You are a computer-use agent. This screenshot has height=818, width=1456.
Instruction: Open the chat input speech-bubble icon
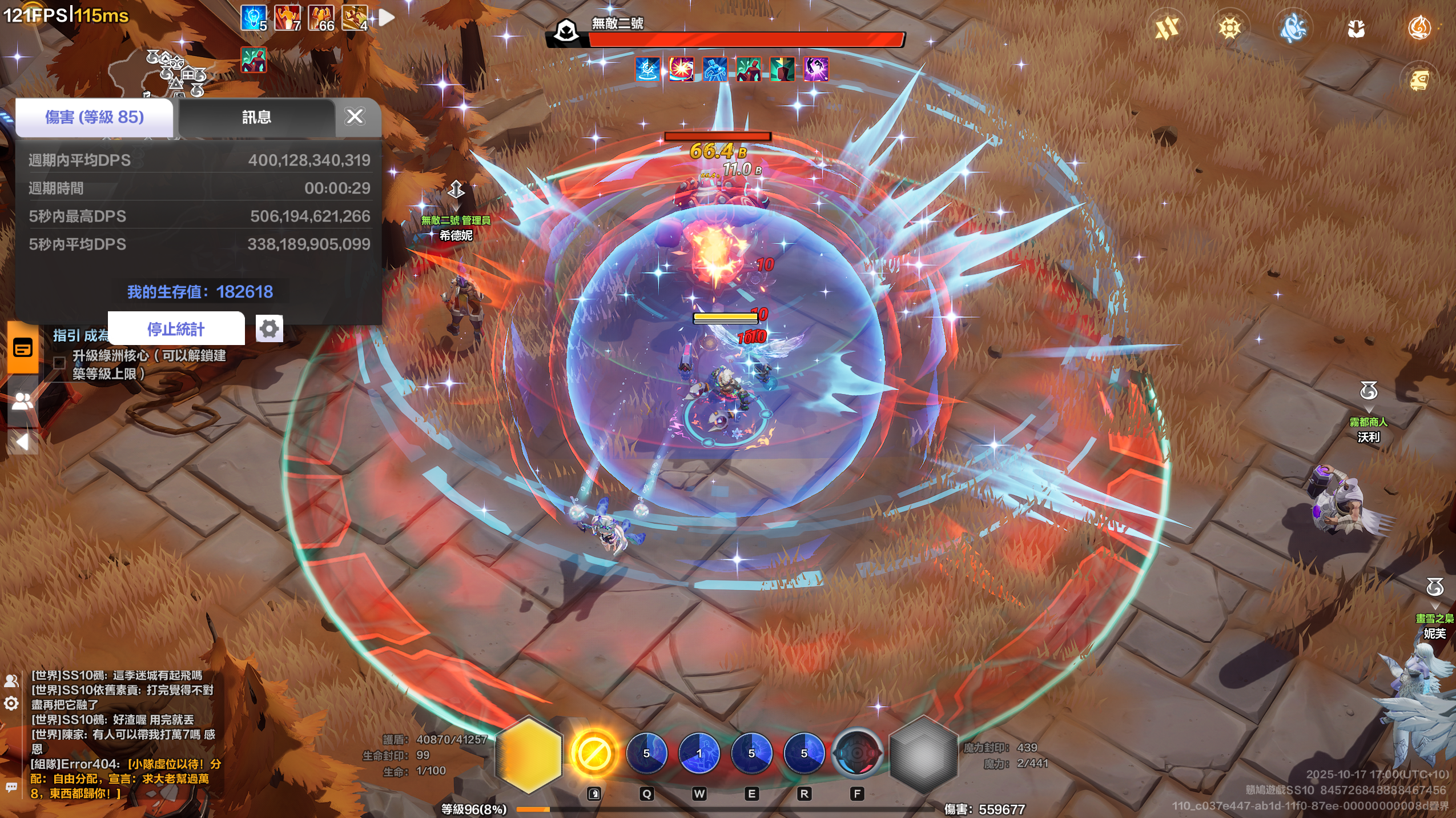11,787
